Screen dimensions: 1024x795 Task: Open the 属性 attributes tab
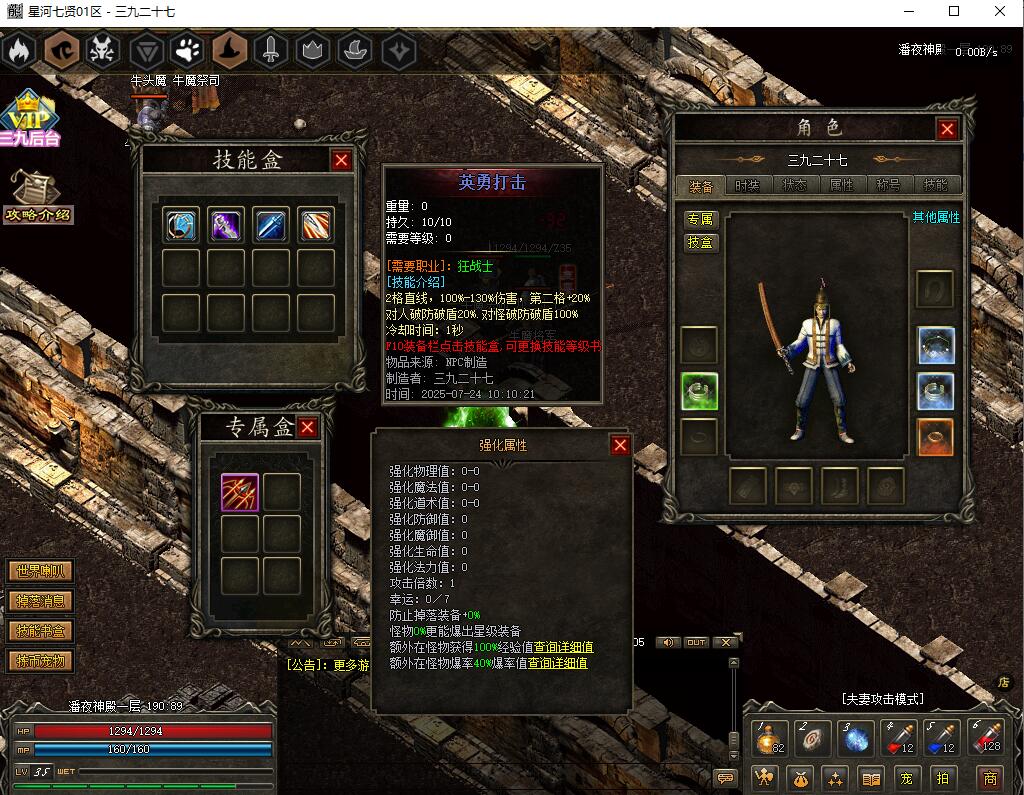tap(841, 185)
